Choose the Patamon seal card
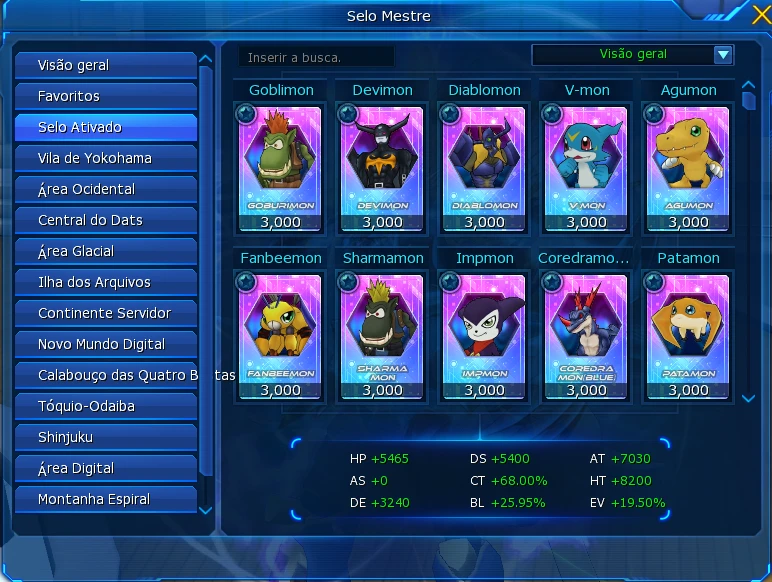Viewport: 772px width, 582px height. [688, 328]
